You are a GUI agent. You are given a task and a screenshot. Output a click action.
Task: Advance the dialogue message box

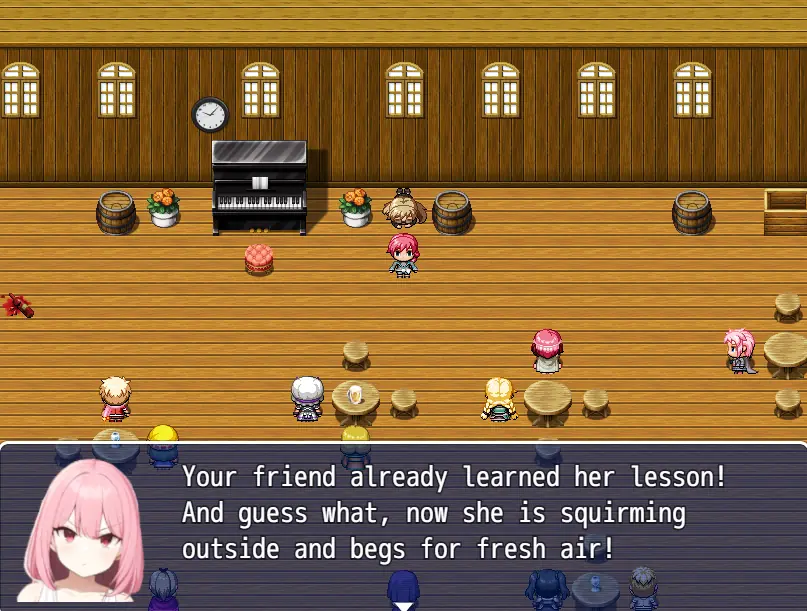[450, 520]
